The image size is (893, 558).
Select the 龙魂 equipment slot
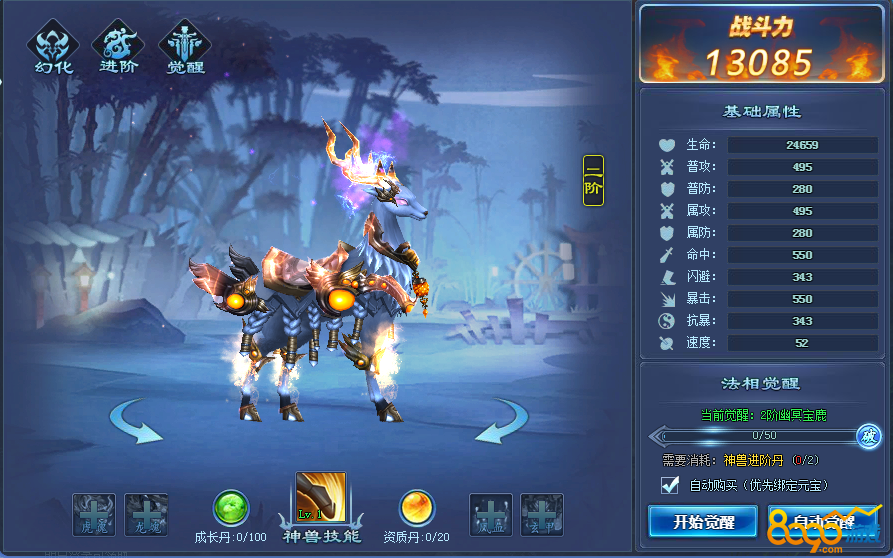point(146,514)
